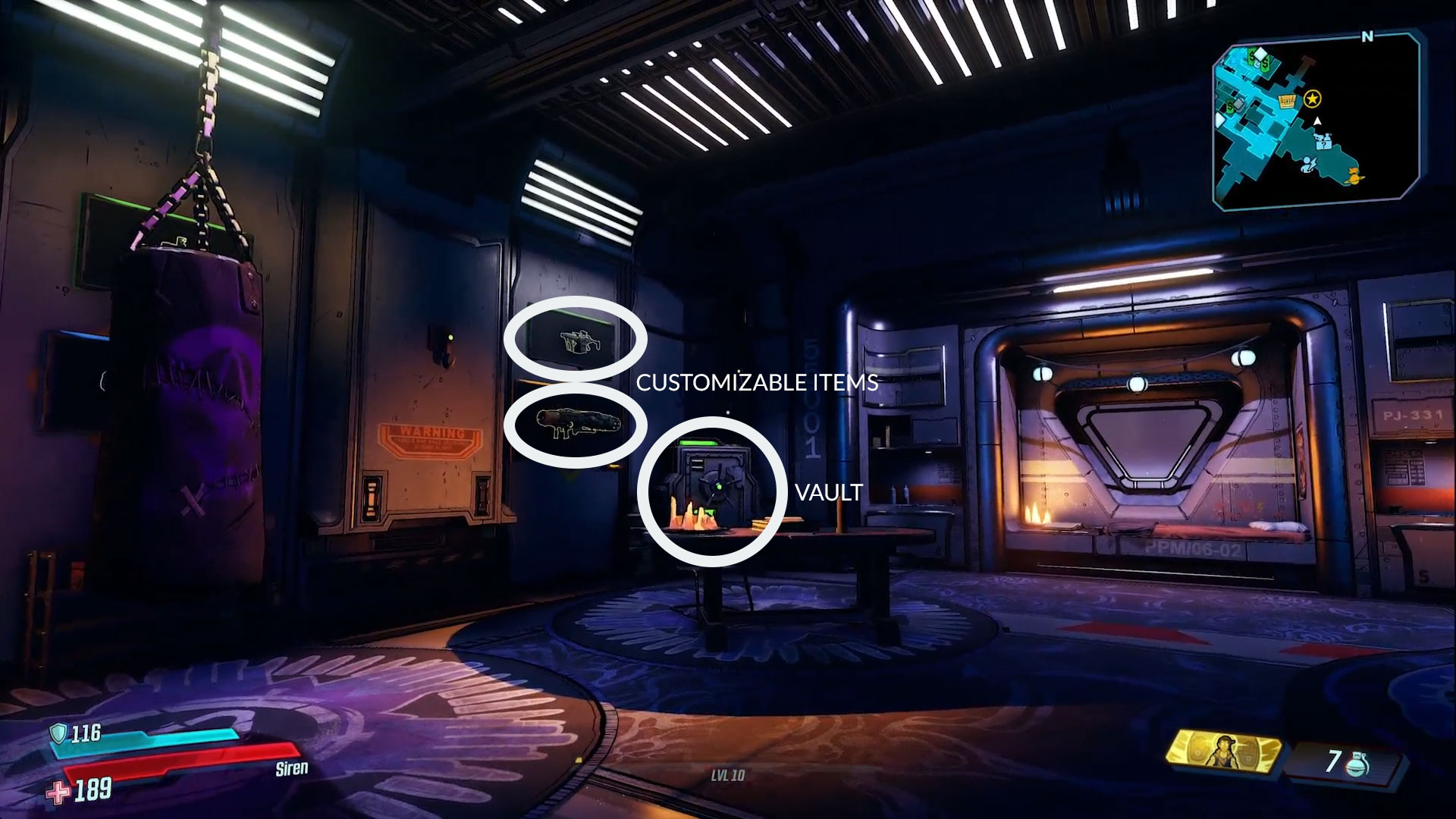Toggle the N compass indicator on the minimap
The height and width of the screenshot is (819, 1456).
point(1367,36)
